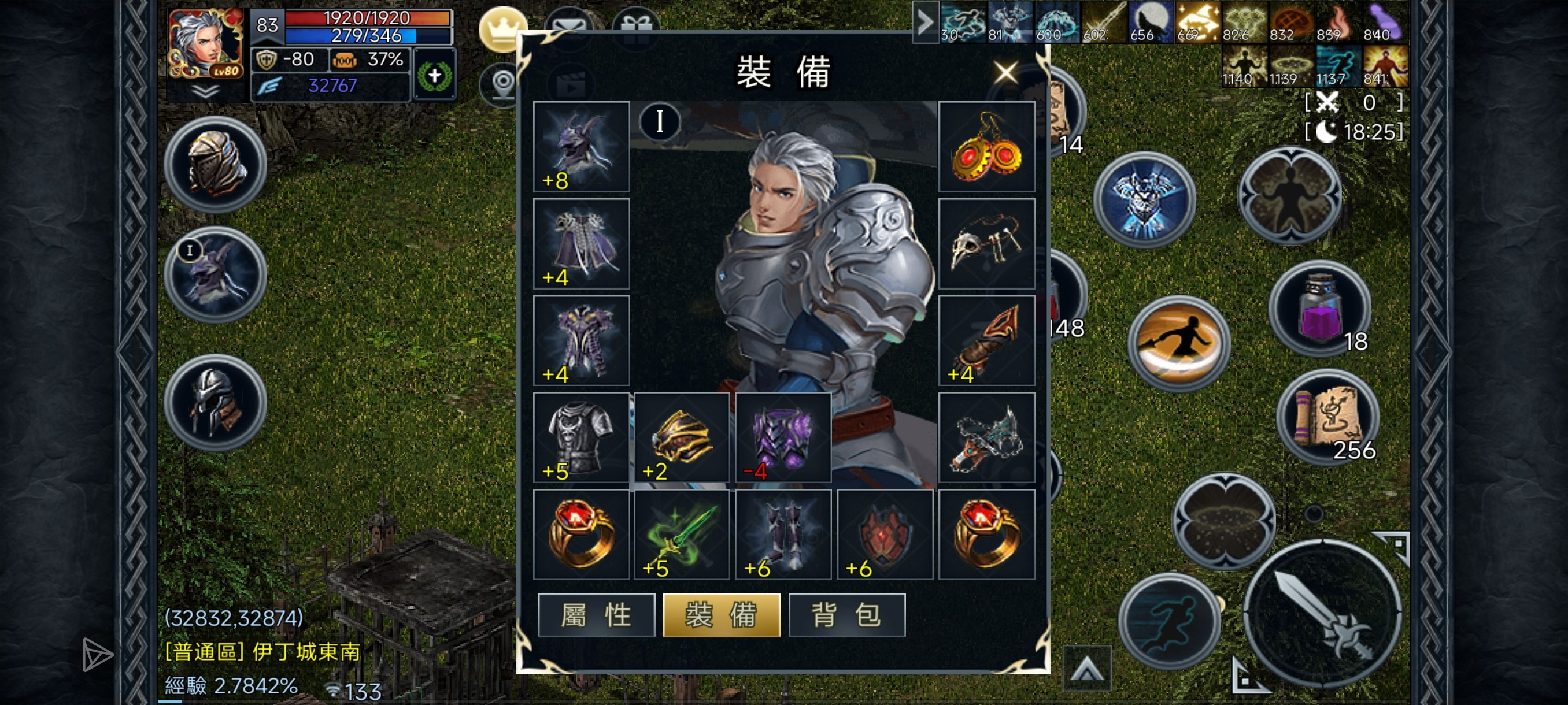Select the bird skull necklace slot

click(986, 243)
